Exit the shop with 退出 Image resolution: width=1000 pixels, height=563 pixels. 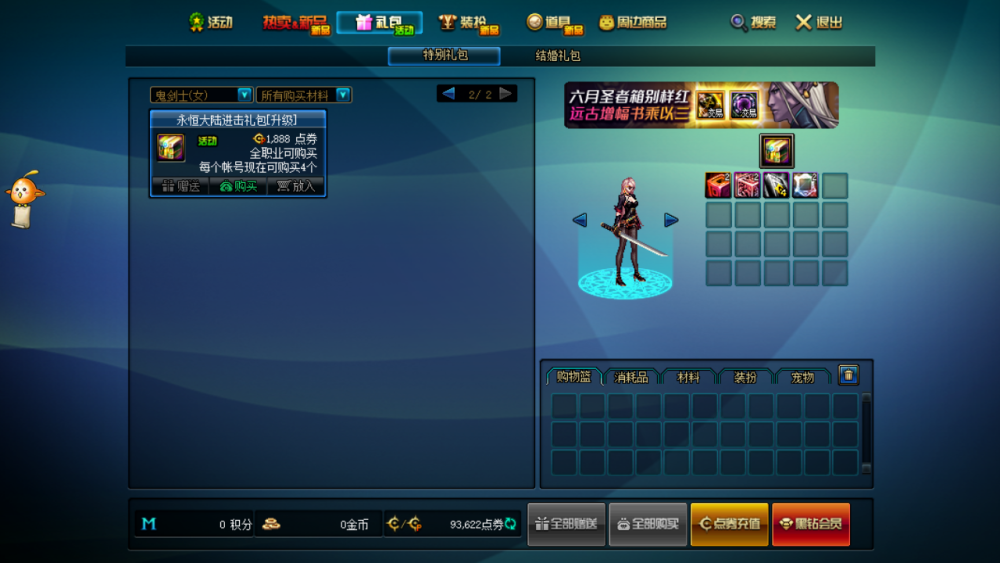click(x=819, y=22)
